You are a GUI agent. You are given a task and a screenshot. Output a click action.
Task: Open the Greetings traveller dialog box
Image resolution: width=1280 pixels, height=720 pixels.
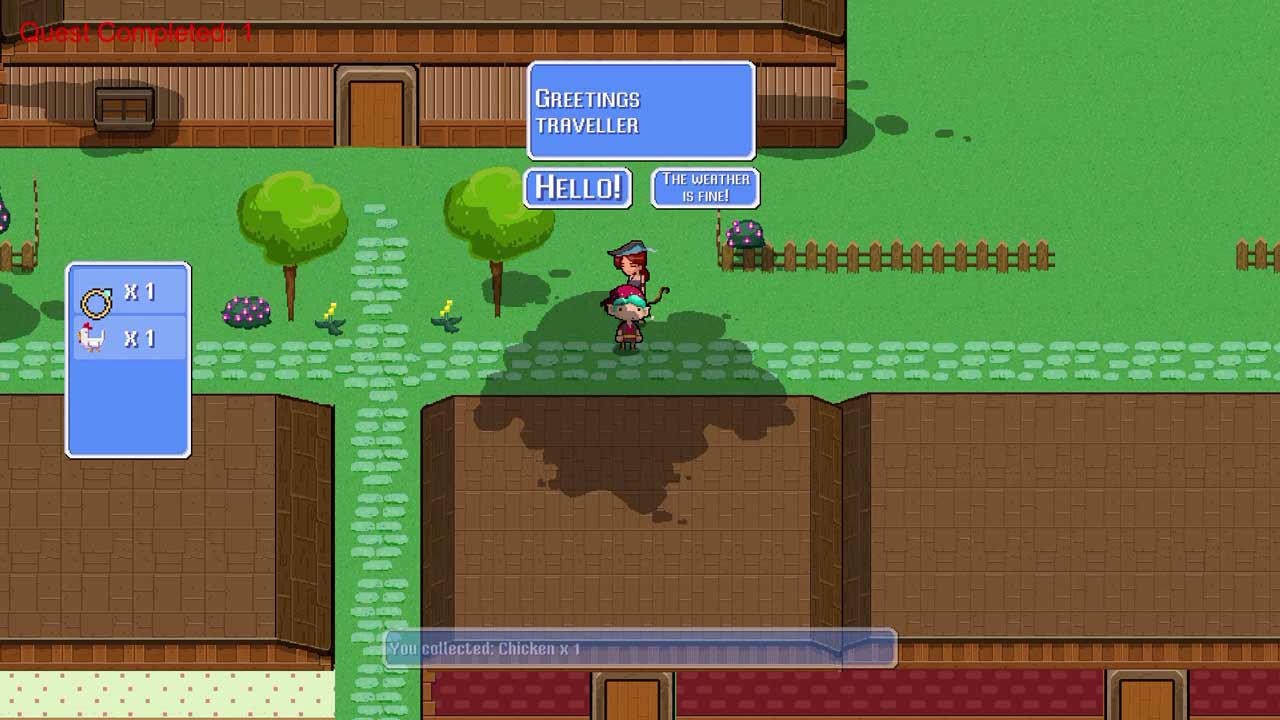[x=640, y=110]
